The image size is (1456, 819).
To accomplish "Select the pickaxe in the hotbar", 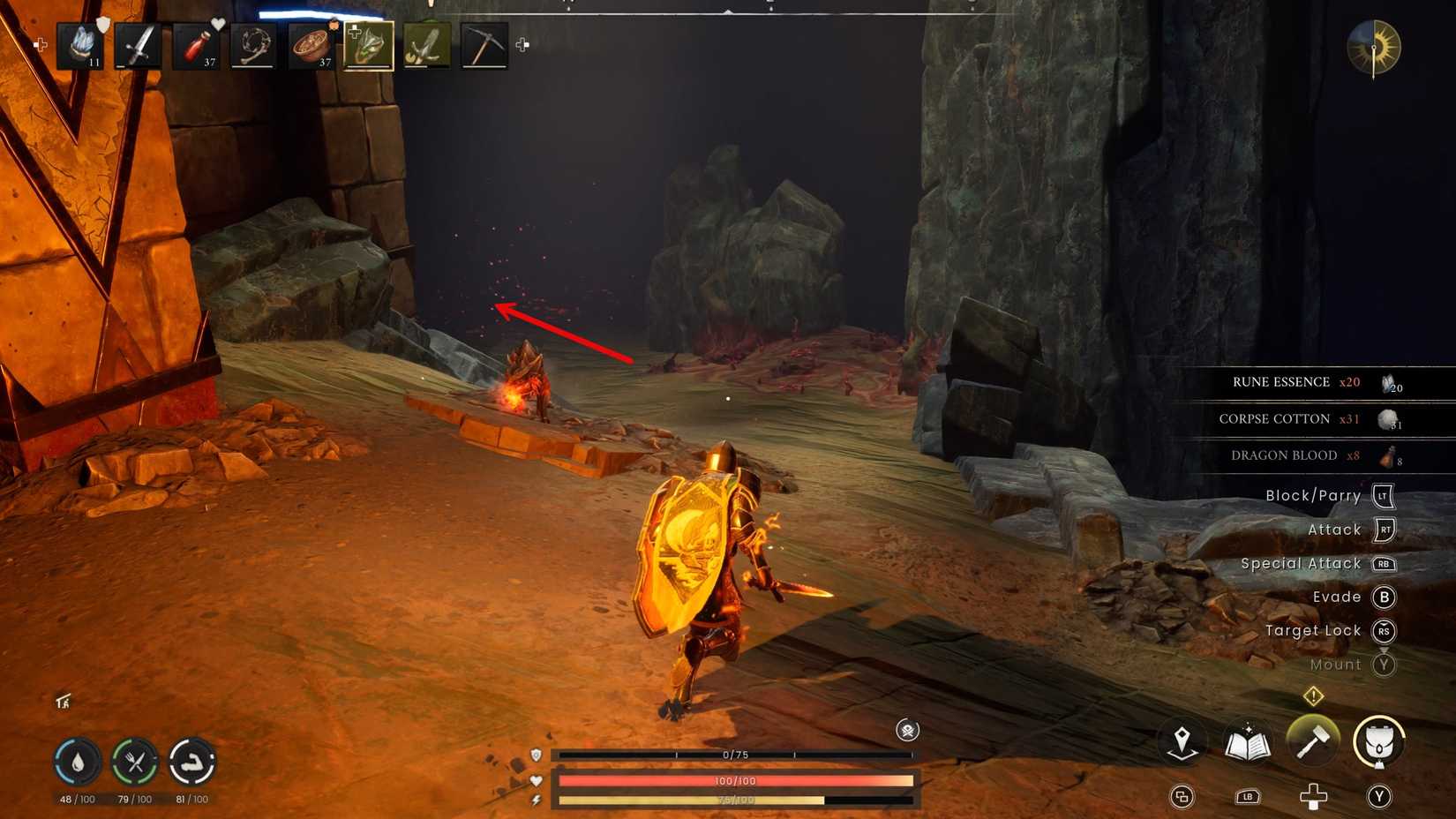I will tap(484, 44).
